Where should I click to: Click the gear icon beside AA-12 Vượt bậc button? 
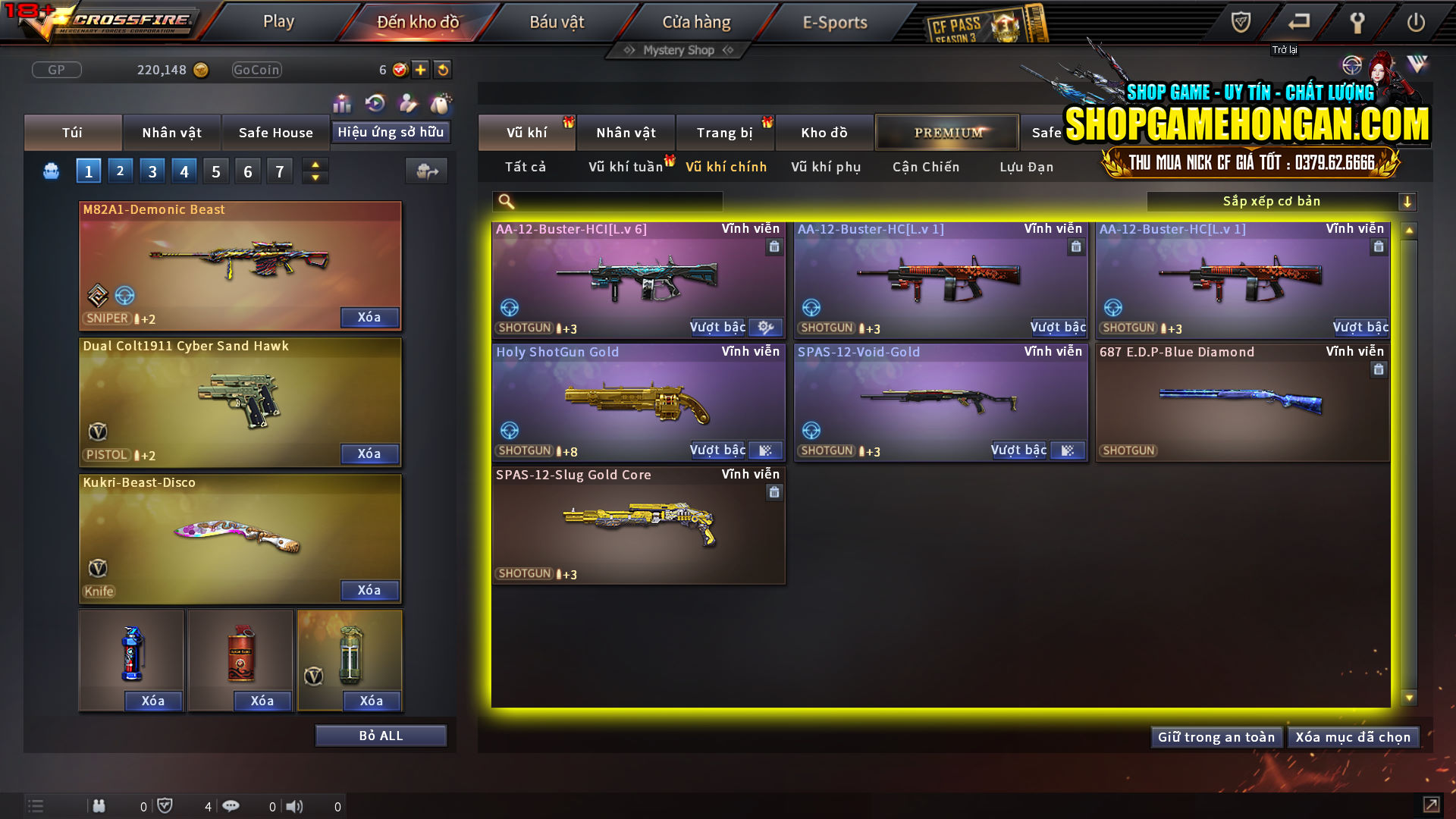point(765,327)
